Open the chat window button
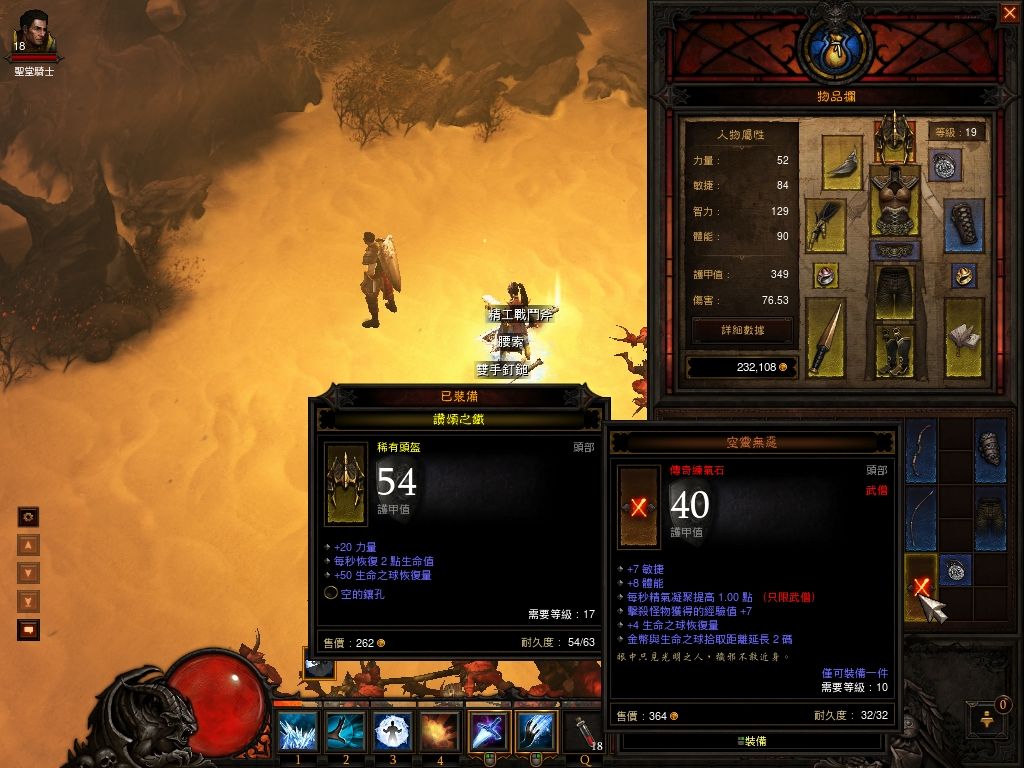This screenshot has width=1024, height=768. pyautogui.click(x=28, y=630)
